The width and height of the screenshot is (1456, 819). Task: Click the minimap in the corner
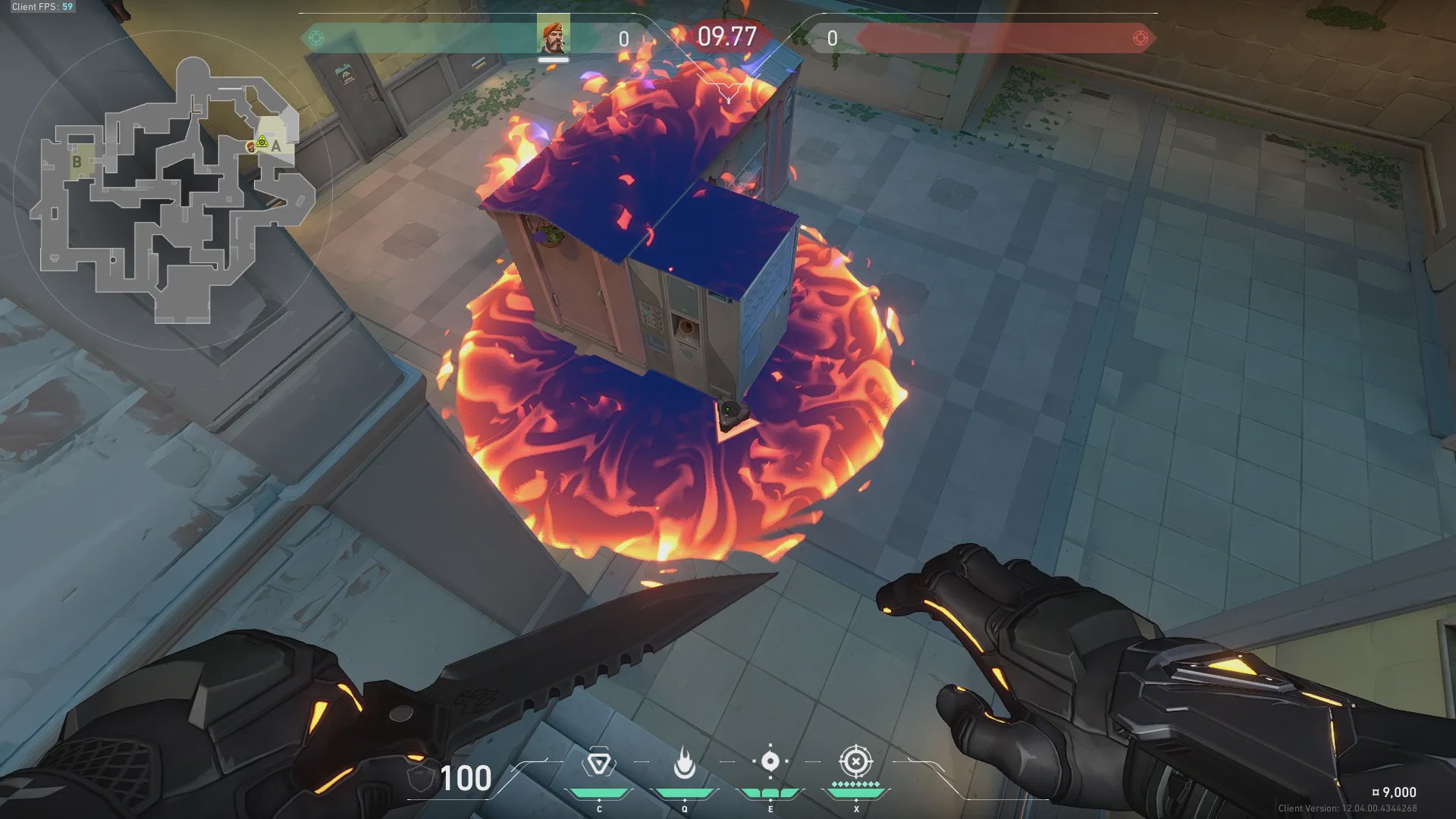(173, 191)
